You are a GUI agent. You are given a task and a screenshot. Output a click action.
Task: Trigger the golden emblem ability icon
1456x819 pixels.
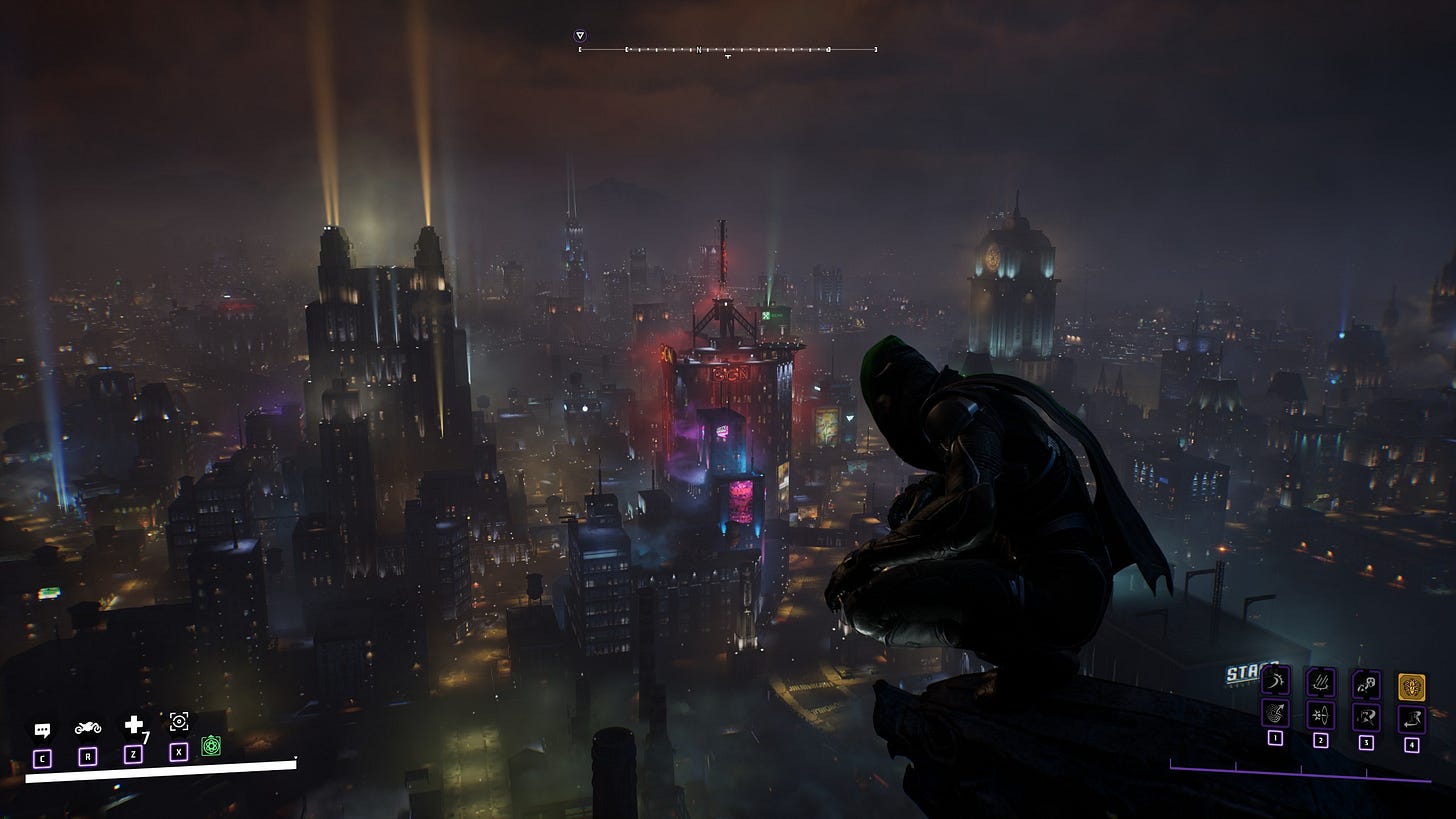(1412, 687)
